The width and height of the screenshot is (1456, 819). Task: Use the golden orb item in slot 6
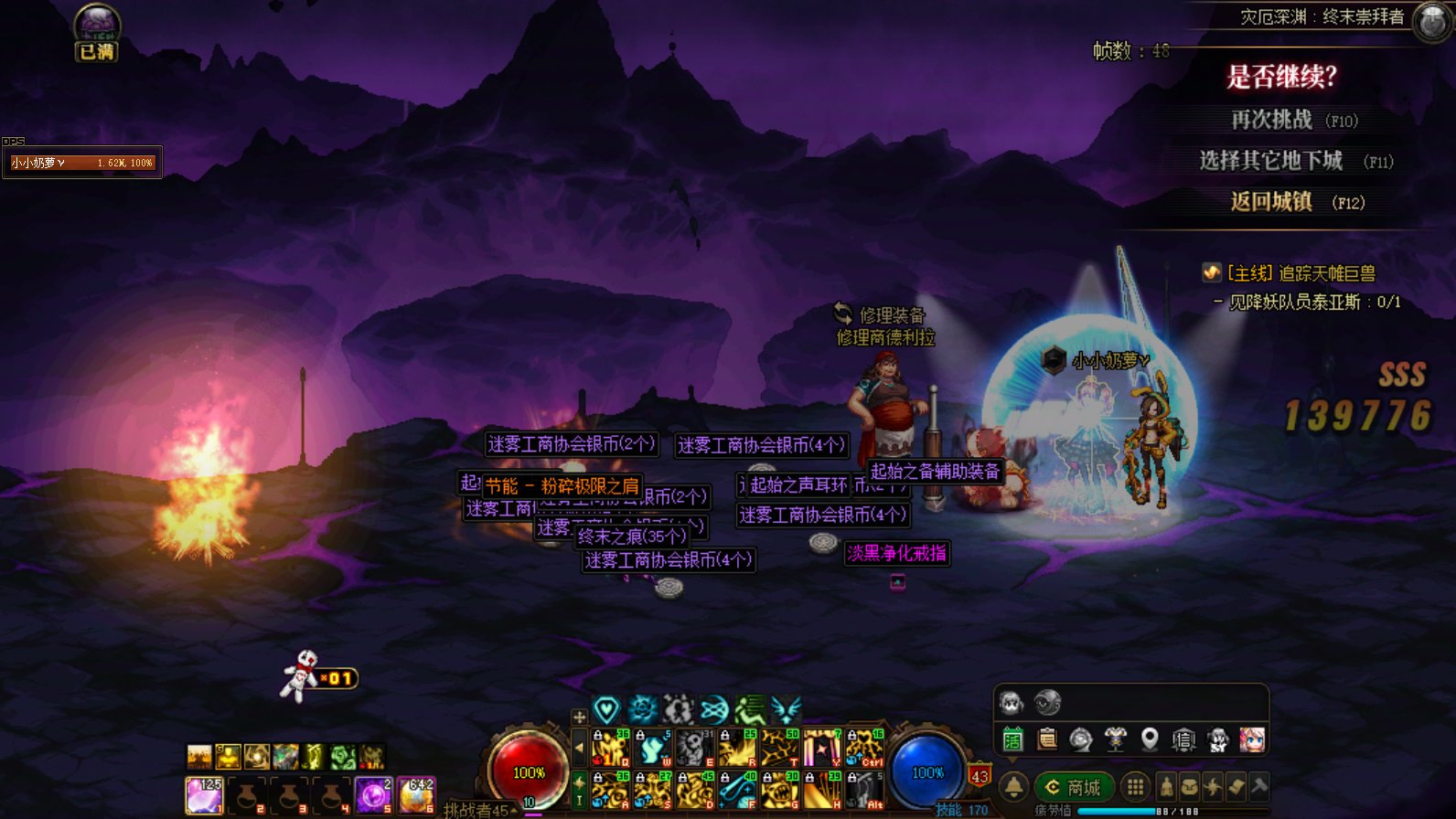416,795
